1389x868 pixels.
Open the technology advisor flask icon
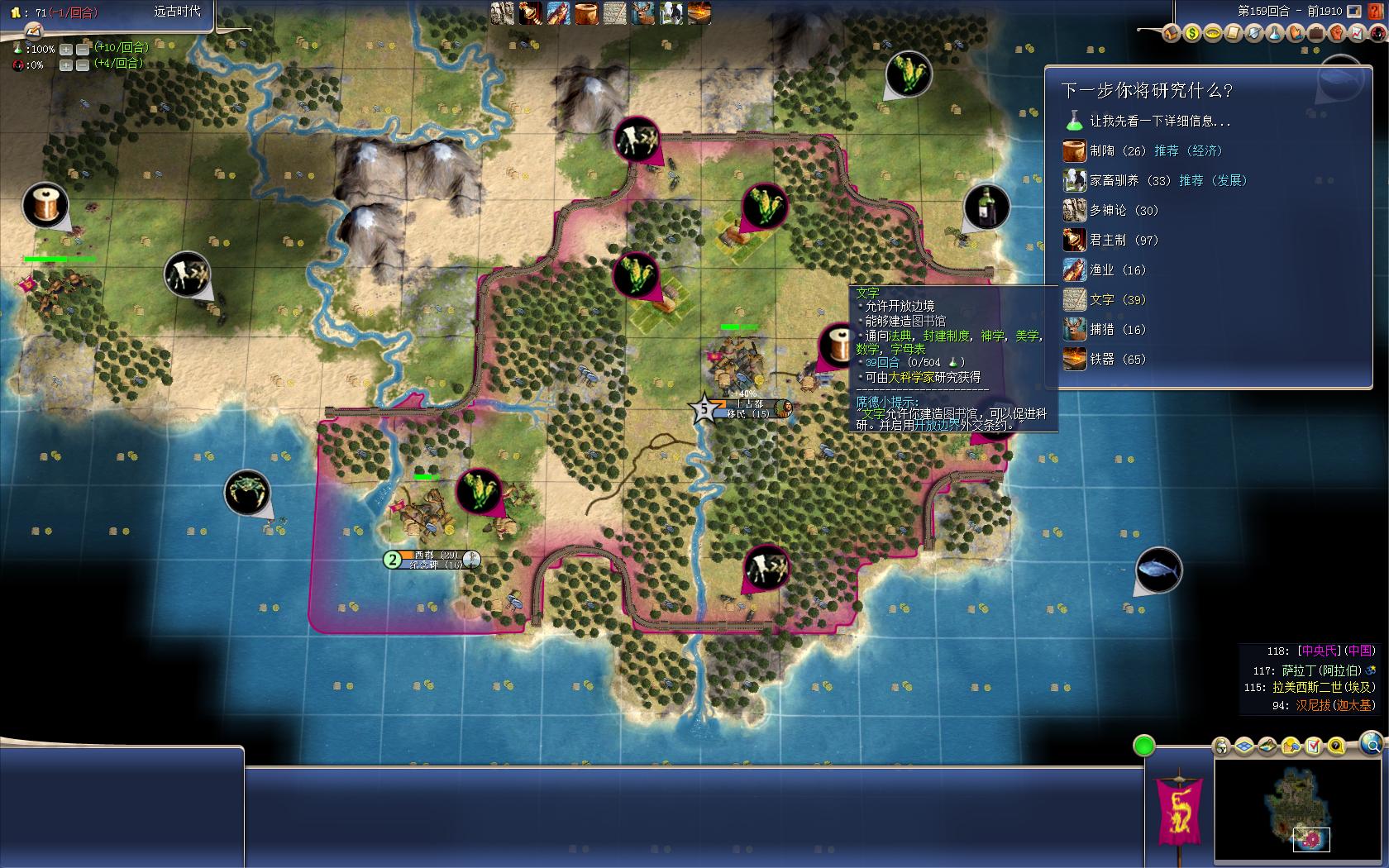pos(1274,33)
